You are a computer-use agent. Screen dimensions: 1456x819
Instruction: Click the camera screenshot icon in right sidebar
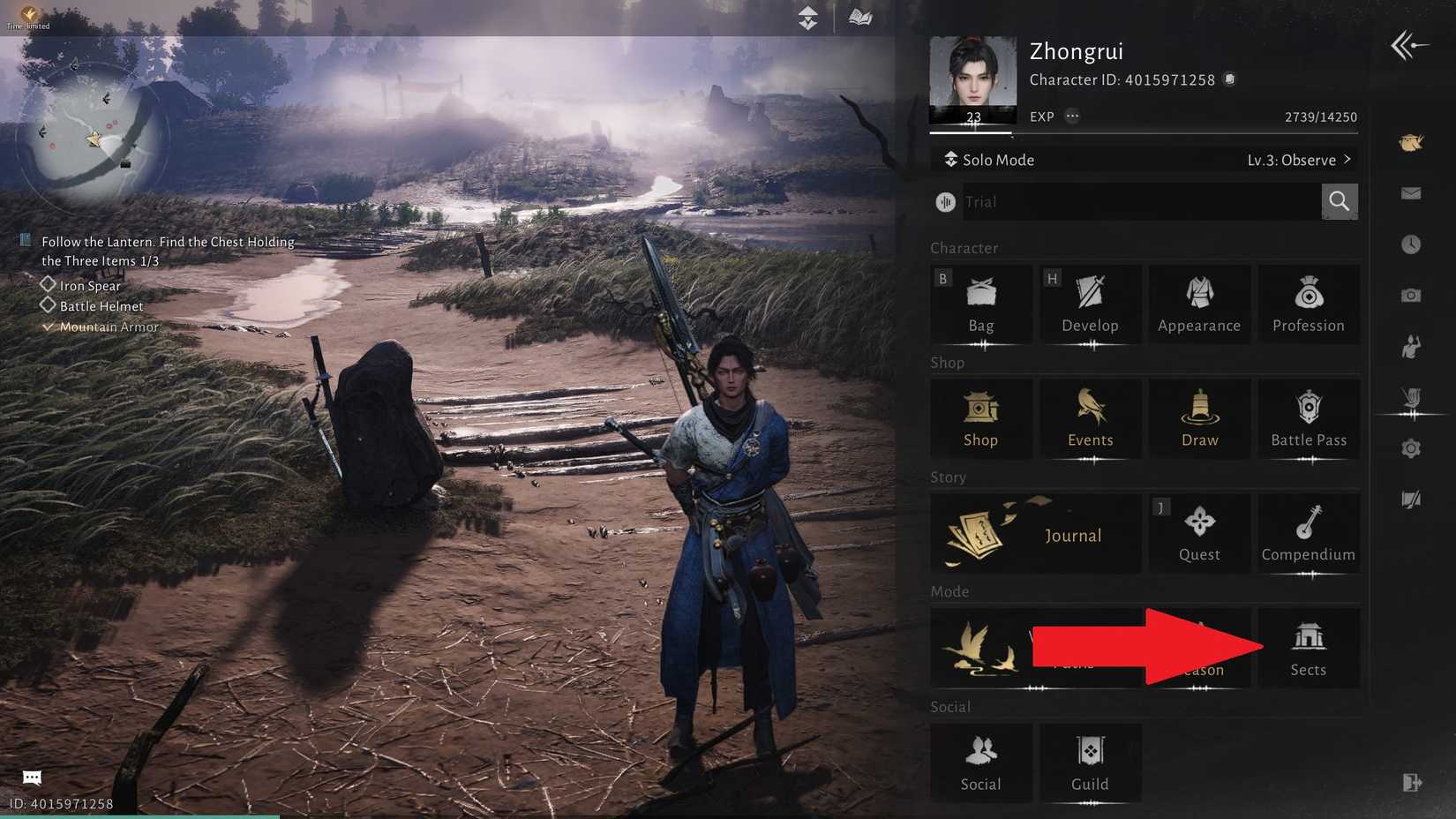[x=1410, y=296]
